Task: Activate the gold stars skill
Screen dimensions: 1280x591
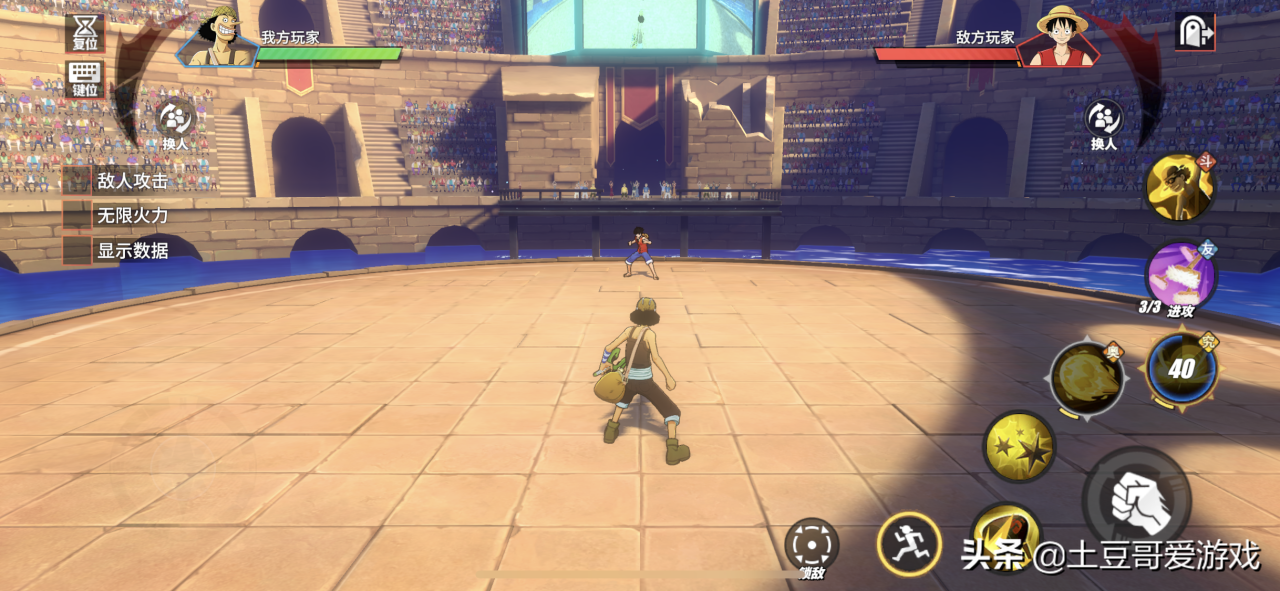Action: (x=1019, y=446)
